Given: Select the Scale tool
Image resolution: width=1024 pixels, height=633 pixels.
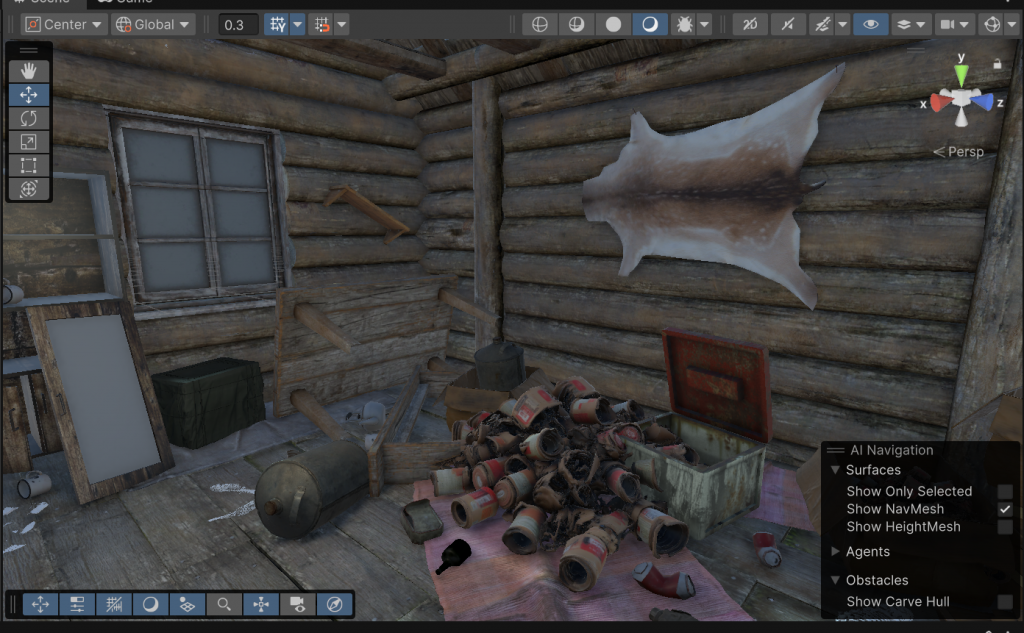Looking at the screenshot, I should (29, 142).
